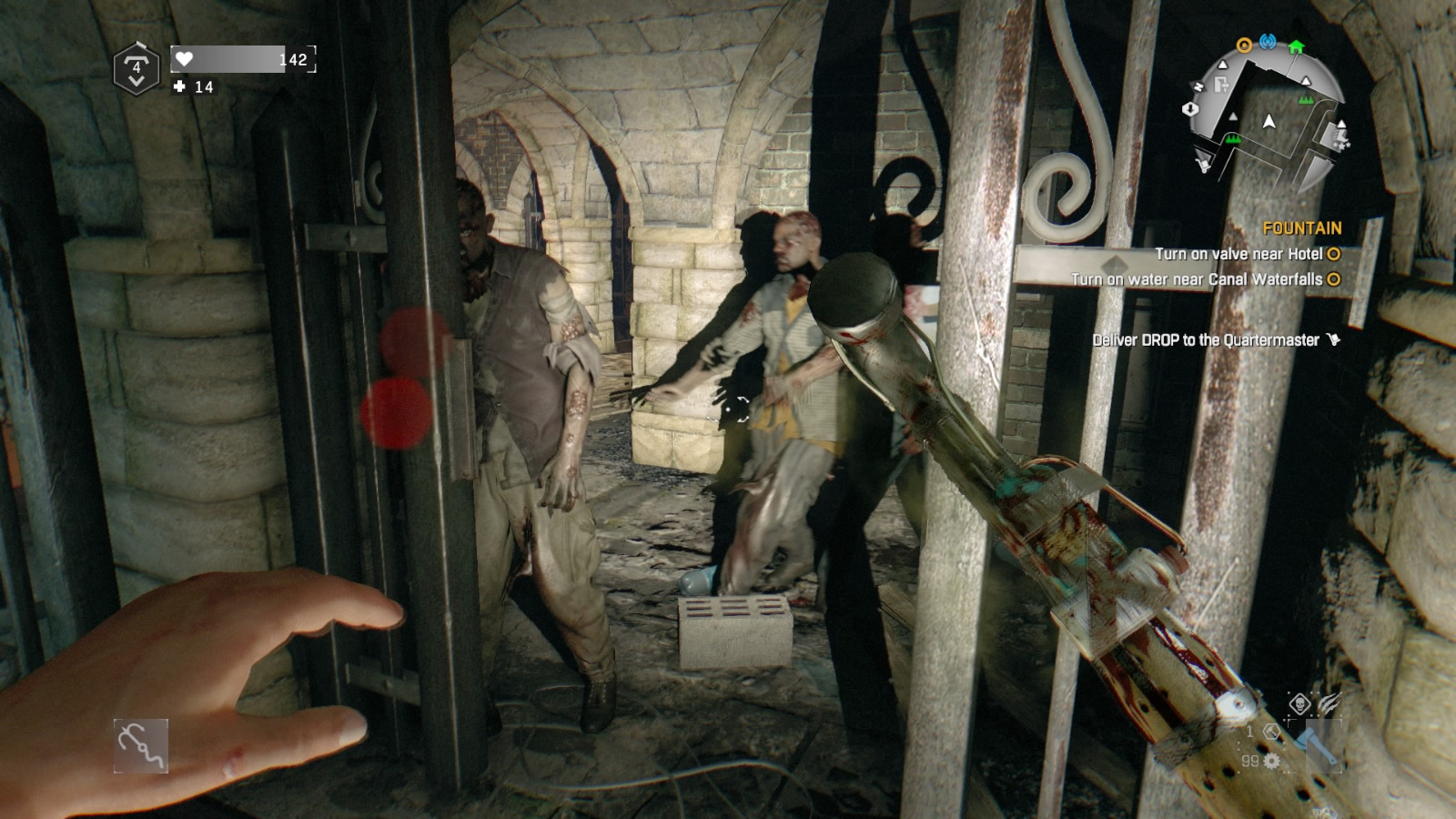Click the hammer repair hexagon beside the count 1
The width and height of the screenshot is (1456, 819).
coord(1271,733)
